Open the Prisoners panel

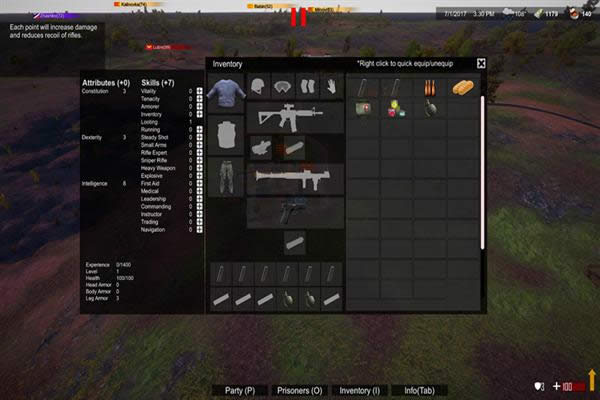299,390
